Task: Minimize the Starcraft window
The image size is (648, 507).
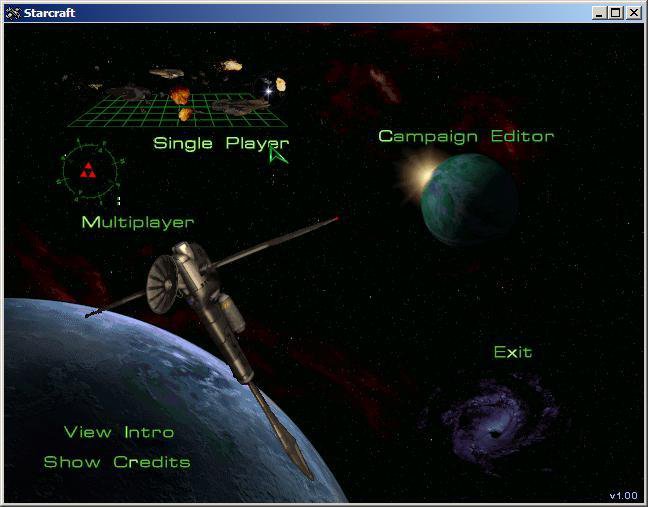Action: [599, 13]
